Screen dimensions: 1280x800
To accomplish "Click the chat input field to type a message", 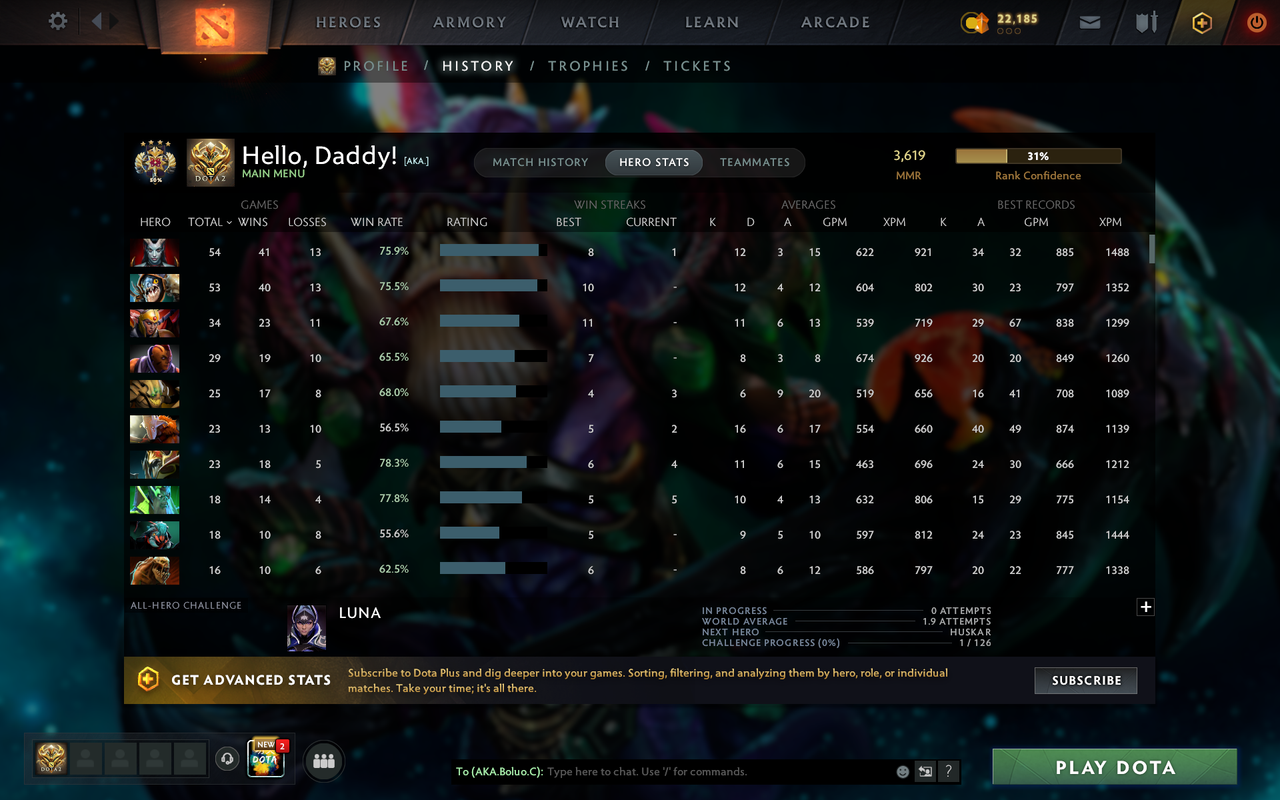I will [x=700, y=771].
